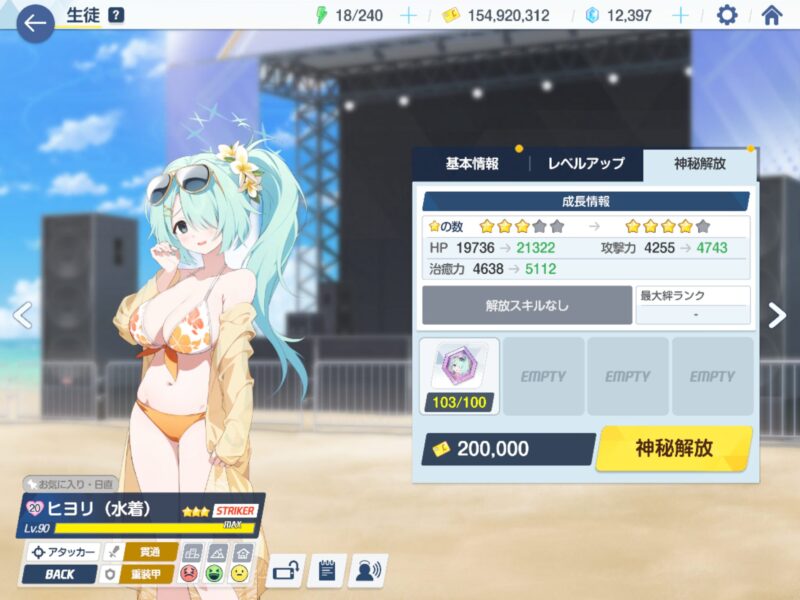The height and width of the screenshot is (600, 800).
Task: Tap the screen lock icon
Action: pos(286,571)
